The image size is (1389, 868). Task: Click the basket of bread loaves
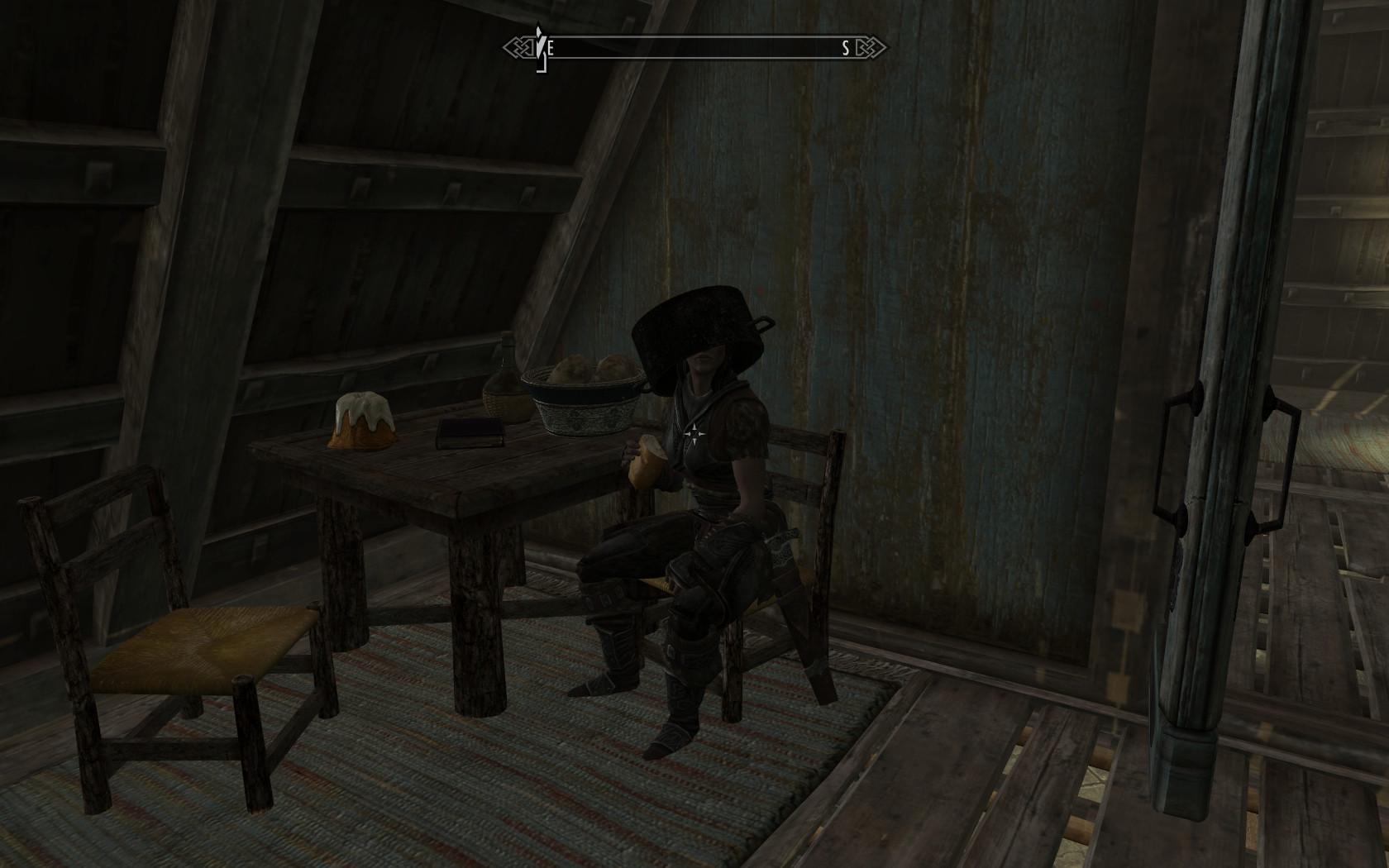584,393
